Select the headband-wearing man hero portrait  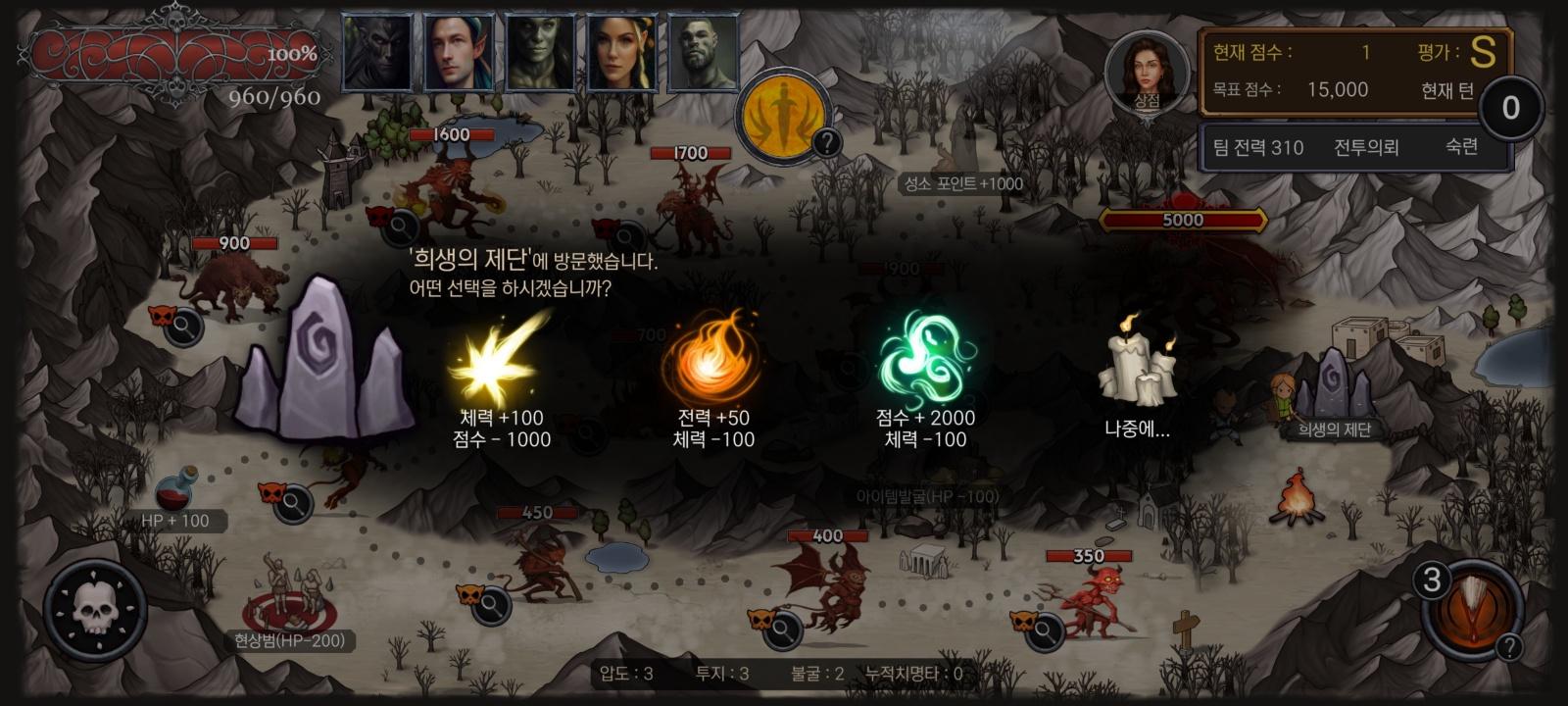click(460, 52)
